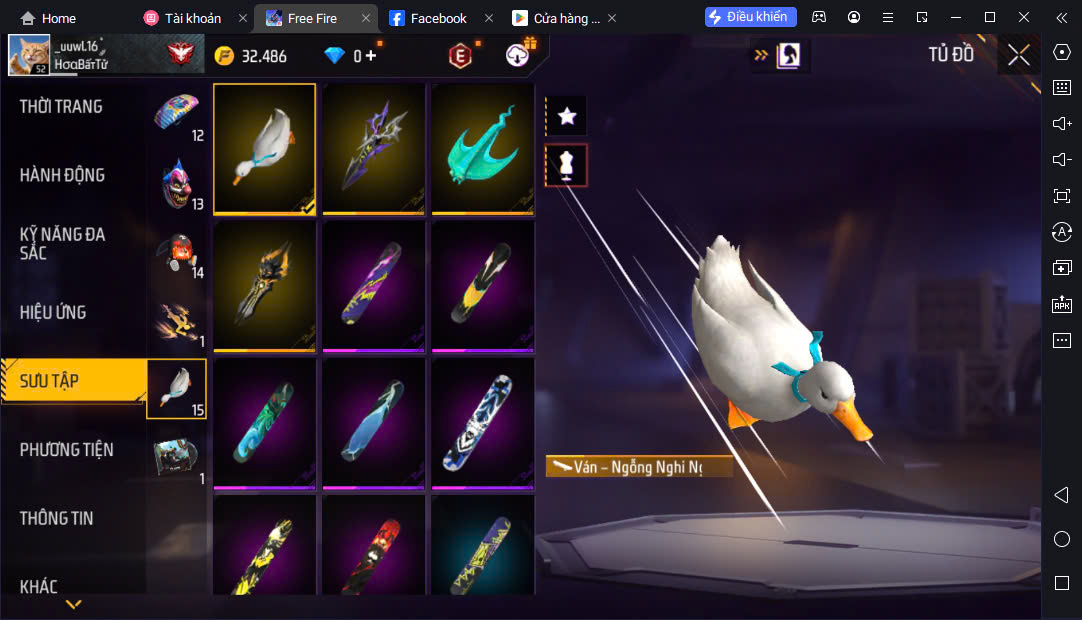This screenshot has width=1082, height=620.
Task: Choose the teal manta ray surfboard
Action: (x=483, y=148)
